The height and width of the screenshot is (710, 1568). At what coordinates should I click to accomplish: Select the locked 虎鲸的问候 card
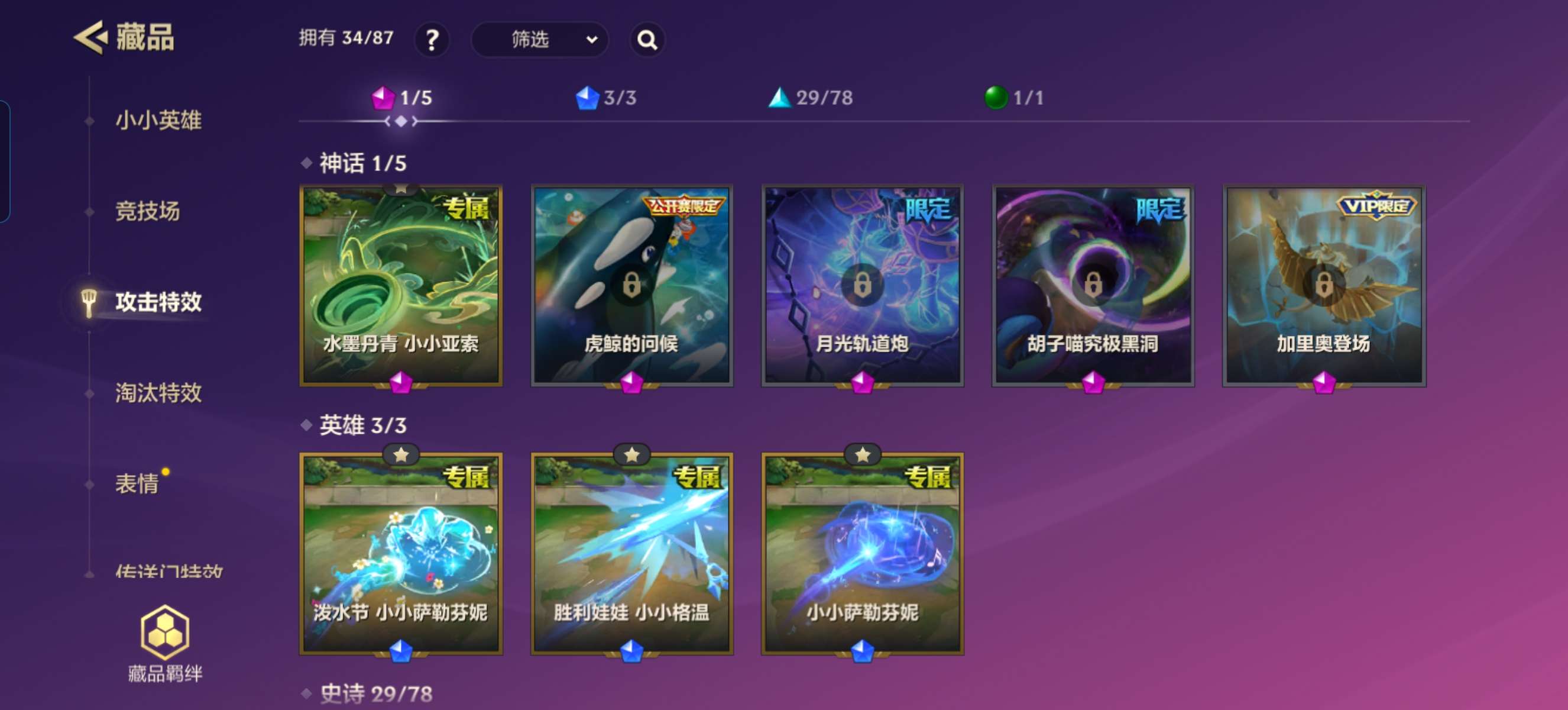pos(632,286)
